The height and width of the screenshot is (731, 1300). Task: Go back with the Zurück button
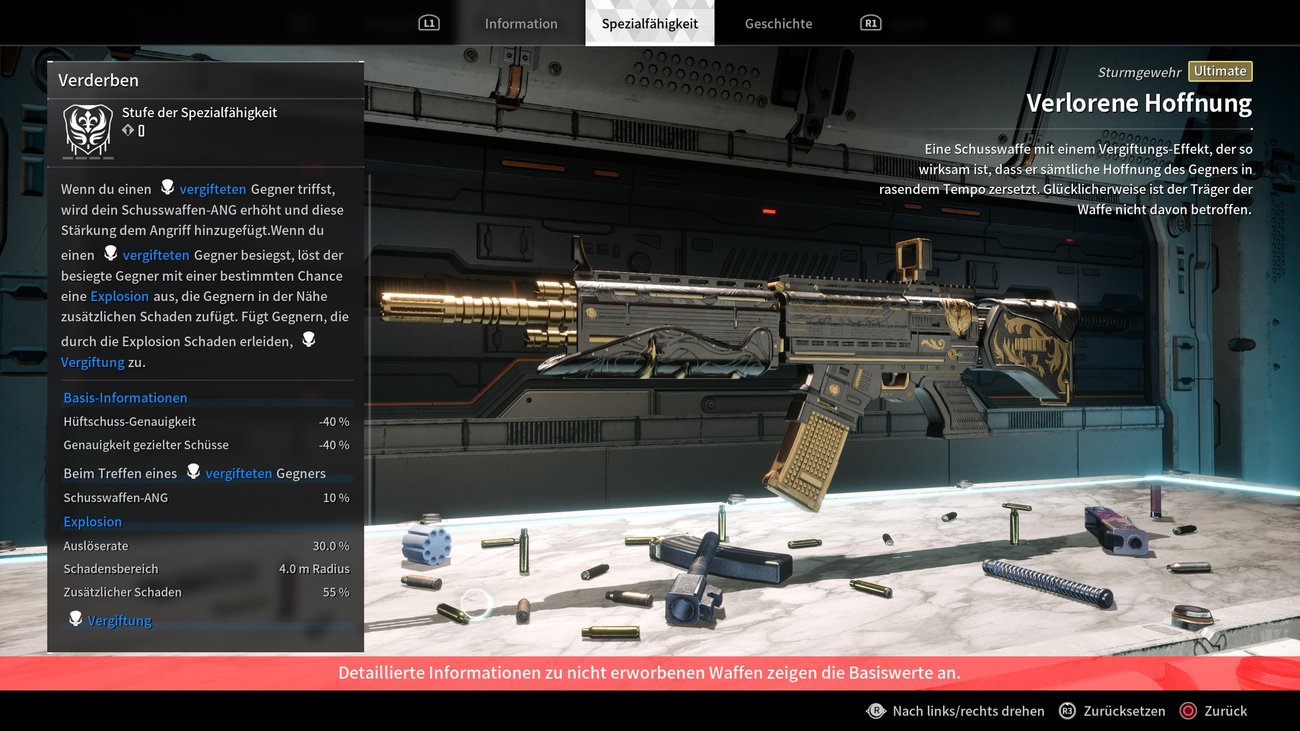1213,711
